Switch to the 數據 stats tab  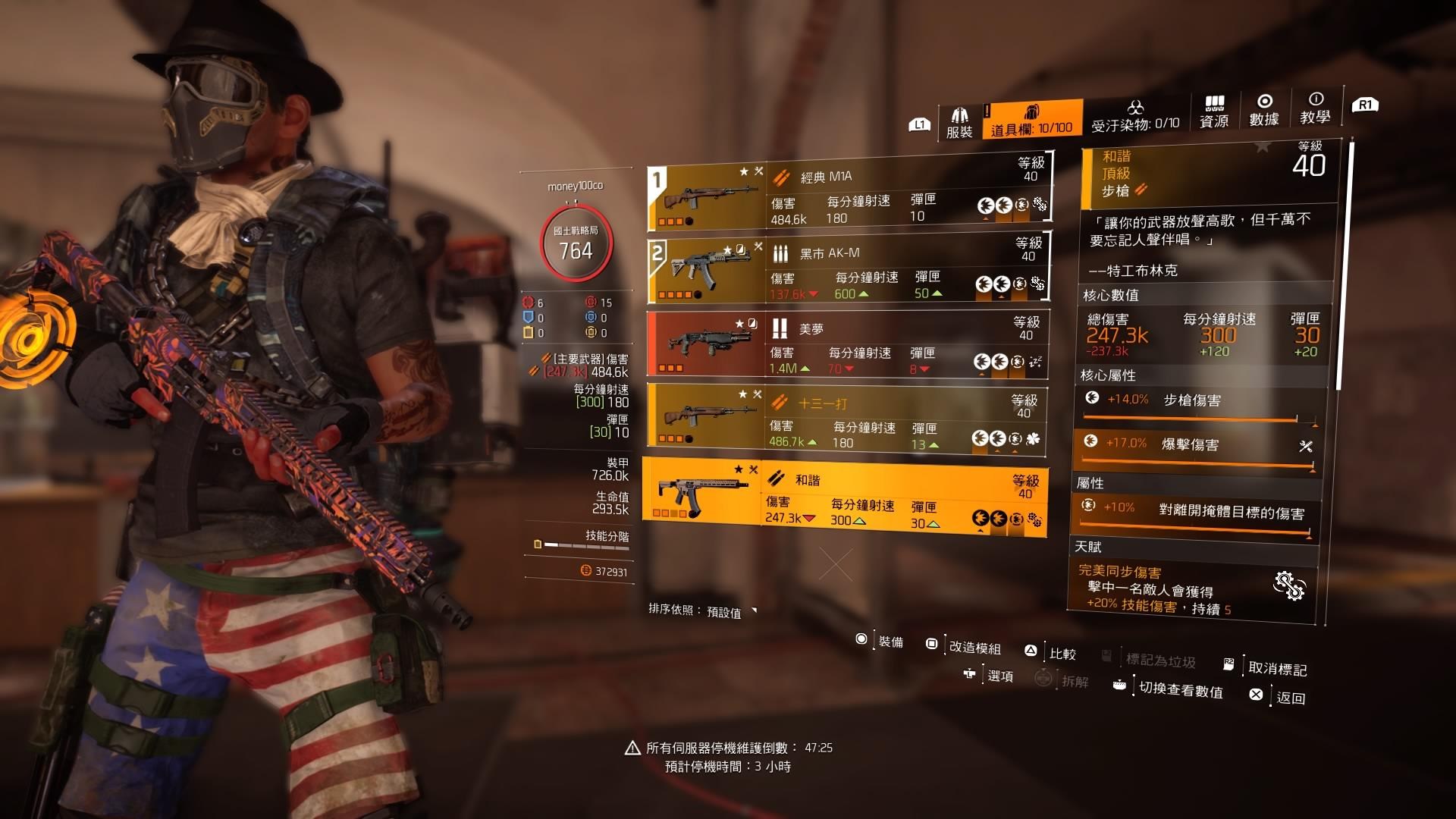pyautogui.click(x=1264, y=111)
